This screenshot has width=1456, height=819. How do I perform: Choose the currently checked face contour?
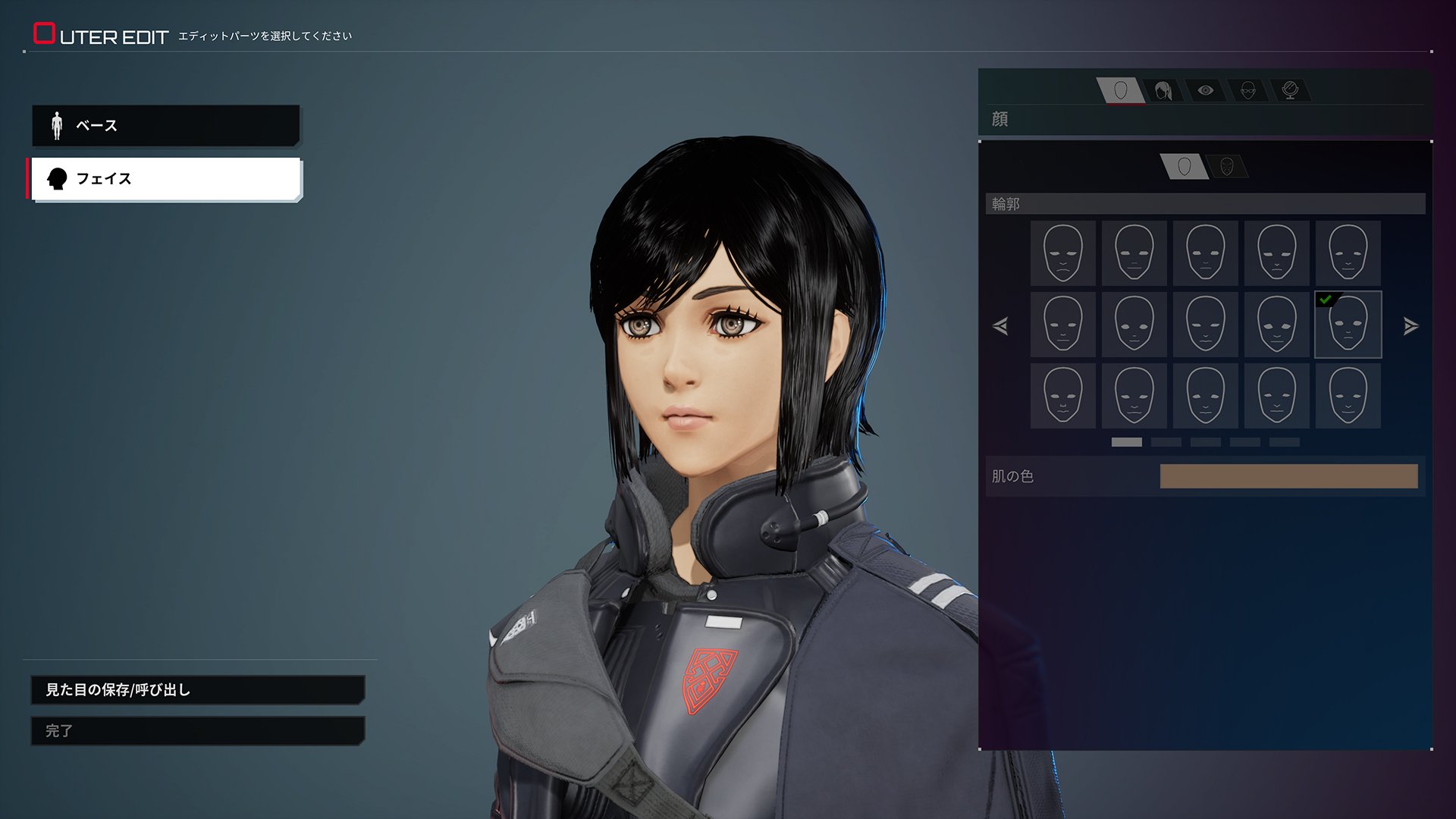click(1348, 325)
